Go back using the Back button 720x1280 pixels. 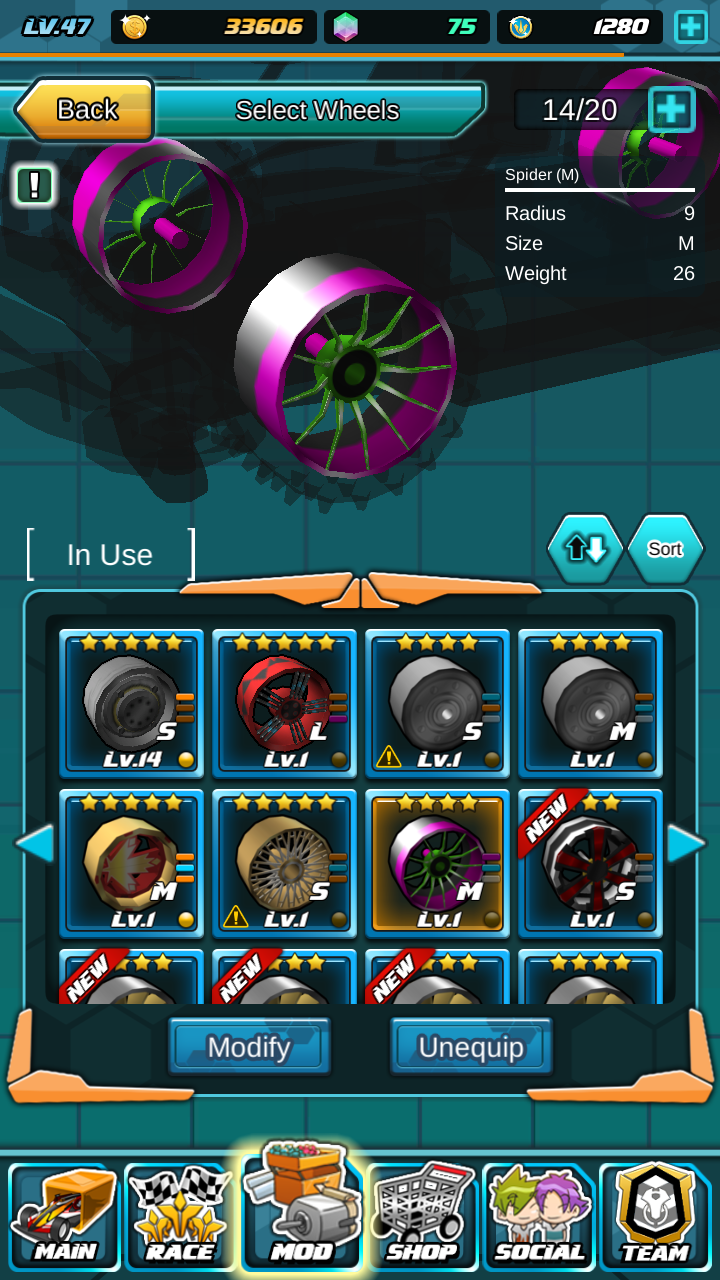coord(85,109)
